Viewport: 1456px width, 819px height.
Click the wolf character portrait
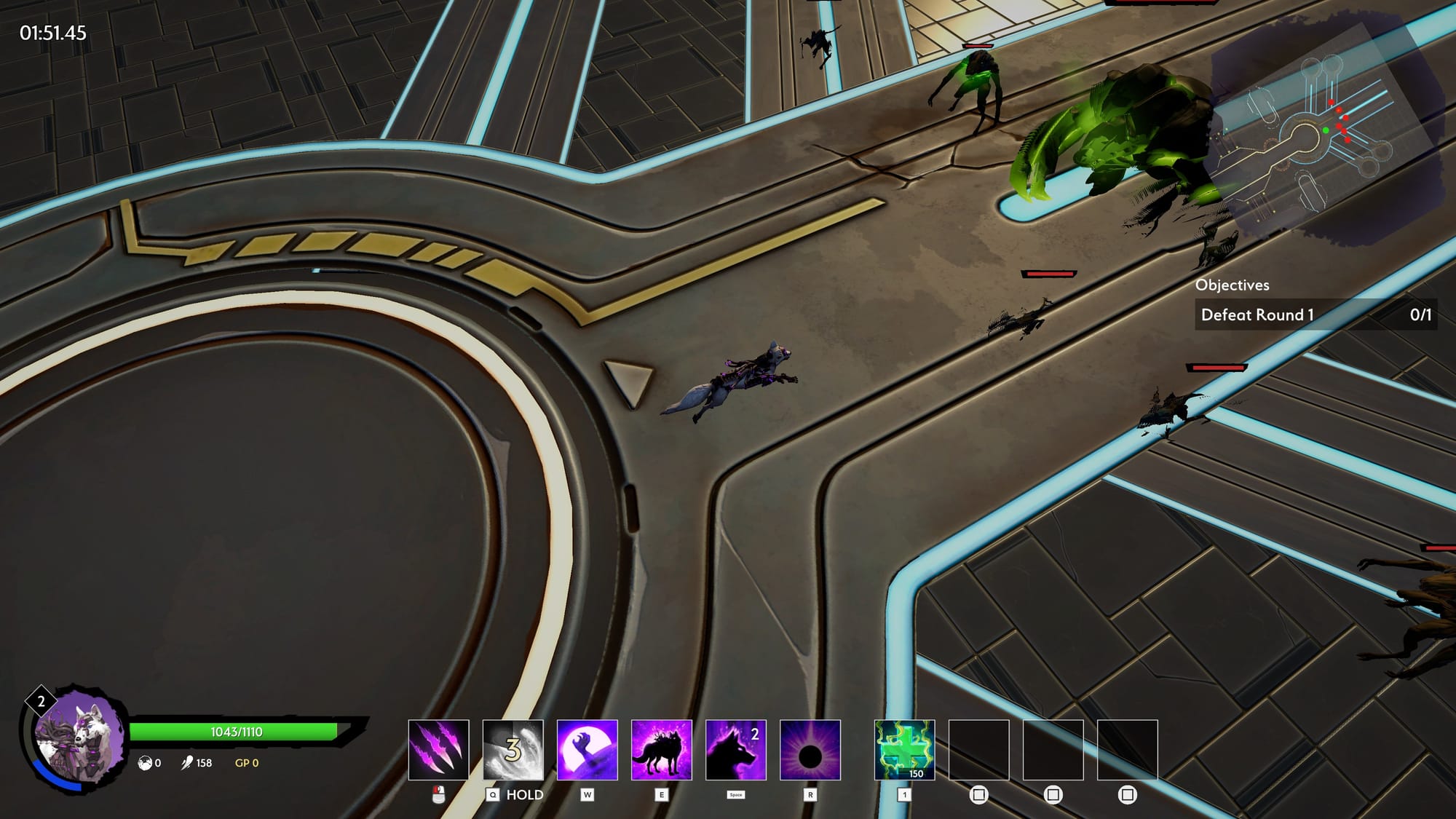[79, 737]
